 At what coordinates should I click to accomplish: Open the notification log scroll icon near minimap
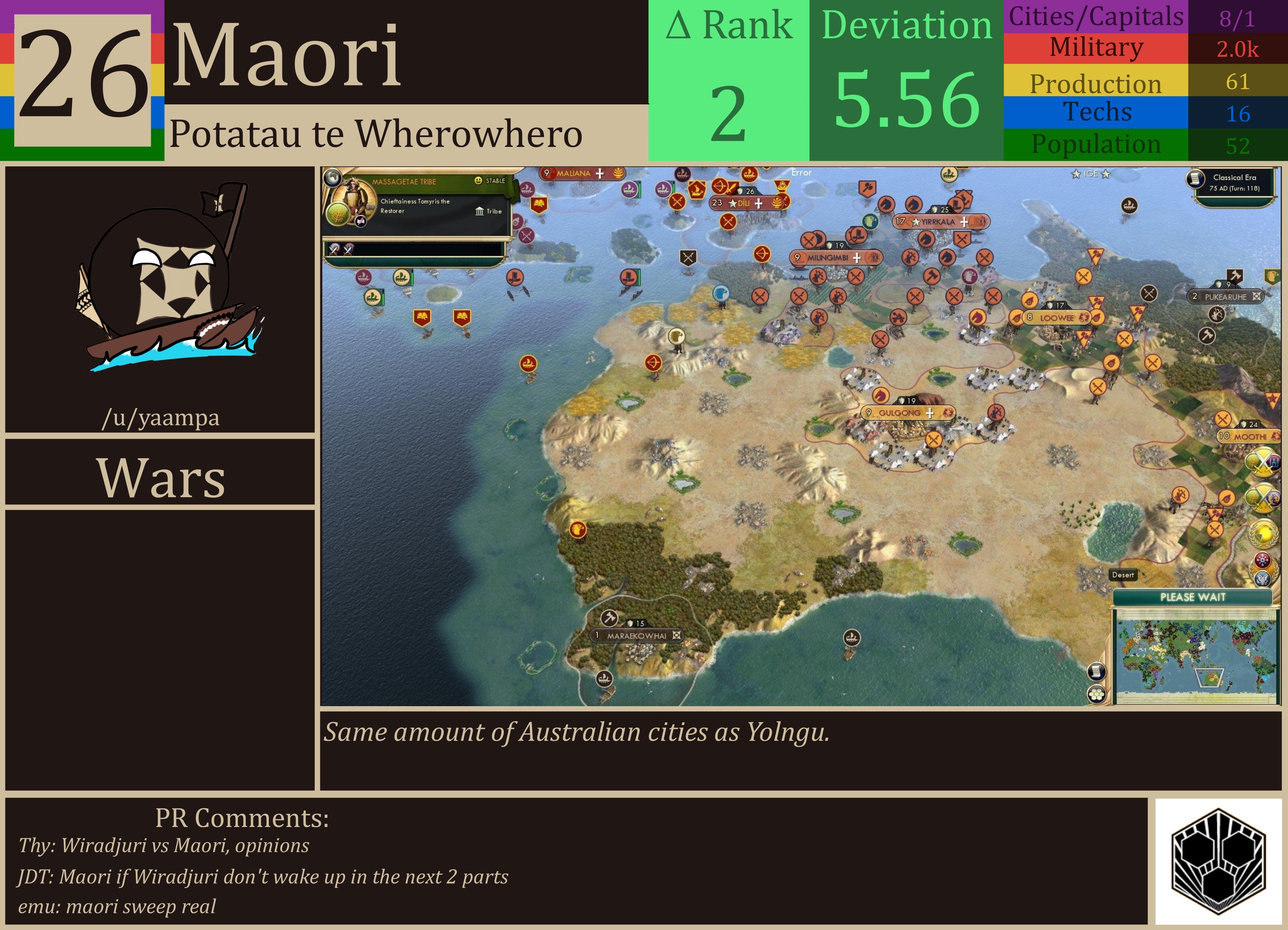(1097, 671)
